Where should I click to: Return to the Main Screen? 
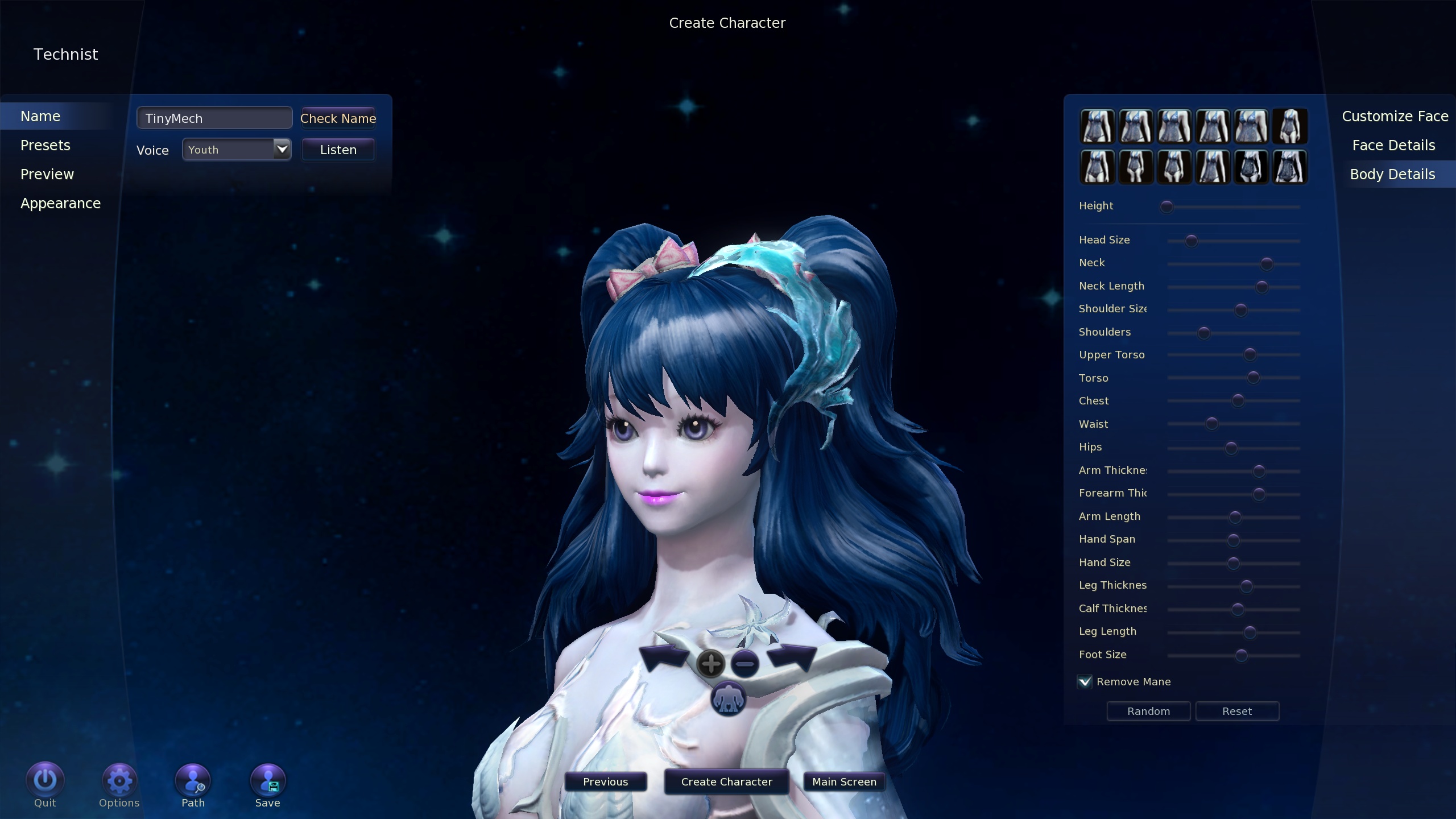click(844, 782)
